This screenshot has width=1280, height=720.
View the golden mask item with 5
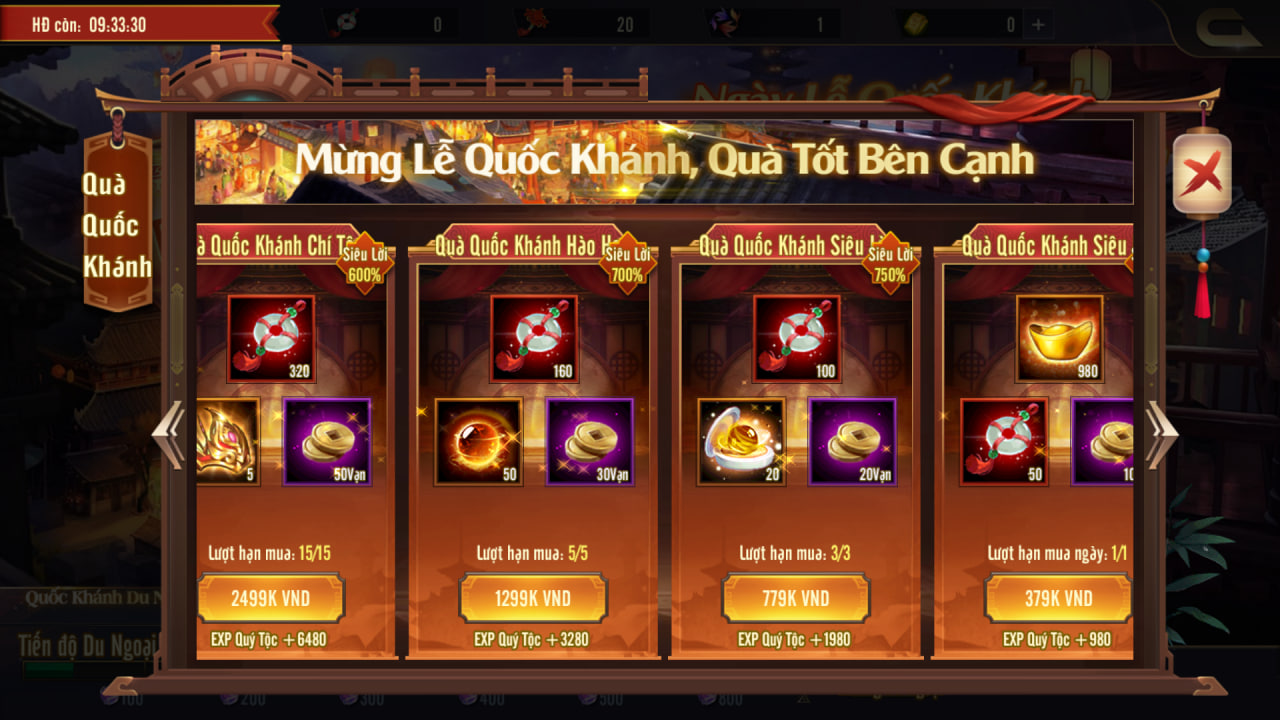[x=227, y=441]
